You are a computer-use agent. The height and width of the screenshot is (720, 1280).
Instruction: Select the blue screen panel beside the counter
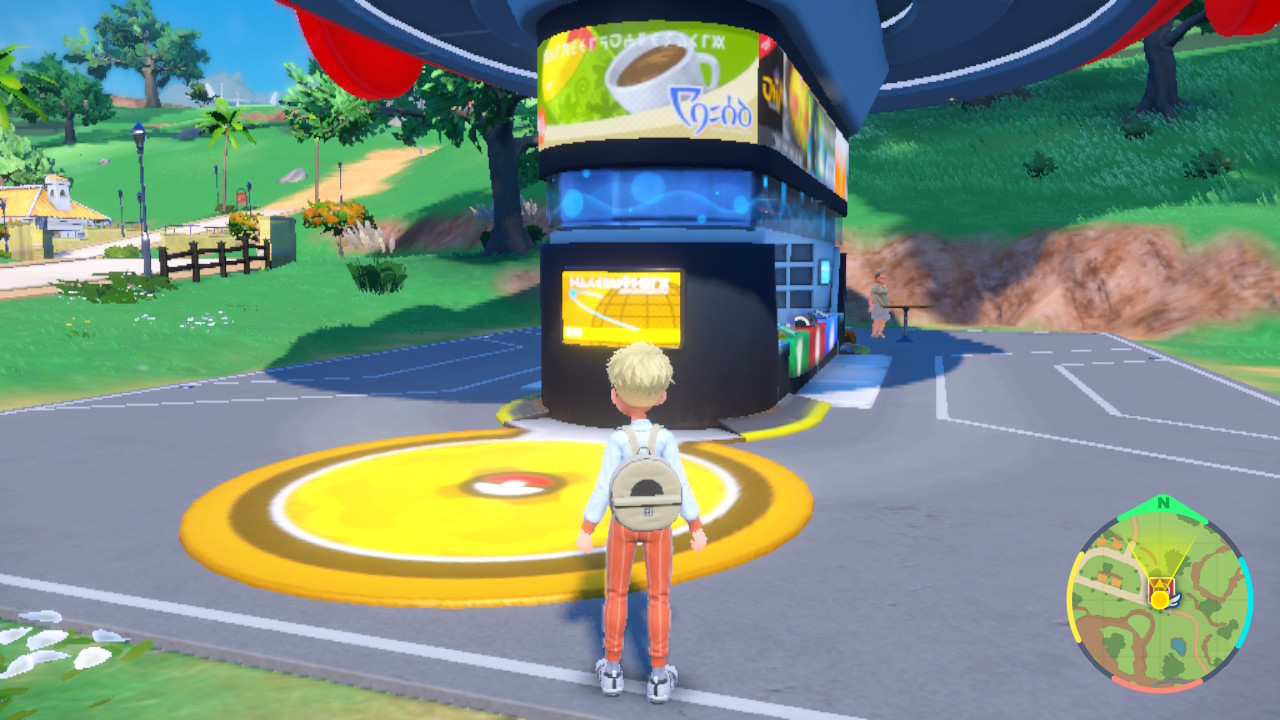[x=826, y=270]
